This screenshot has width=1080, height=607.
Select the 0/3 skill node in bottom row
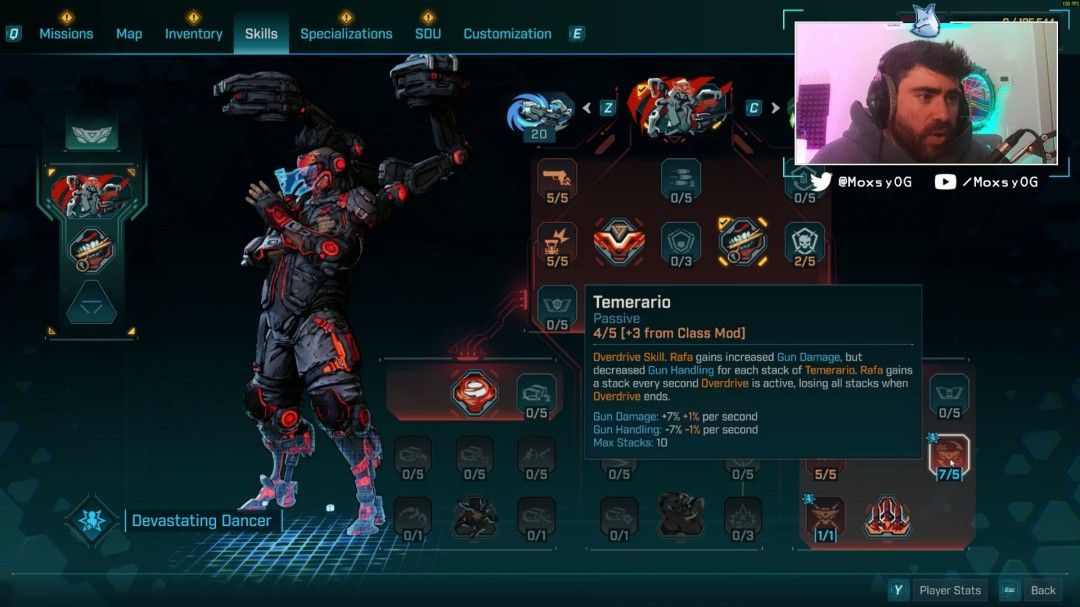pos(742,516)
